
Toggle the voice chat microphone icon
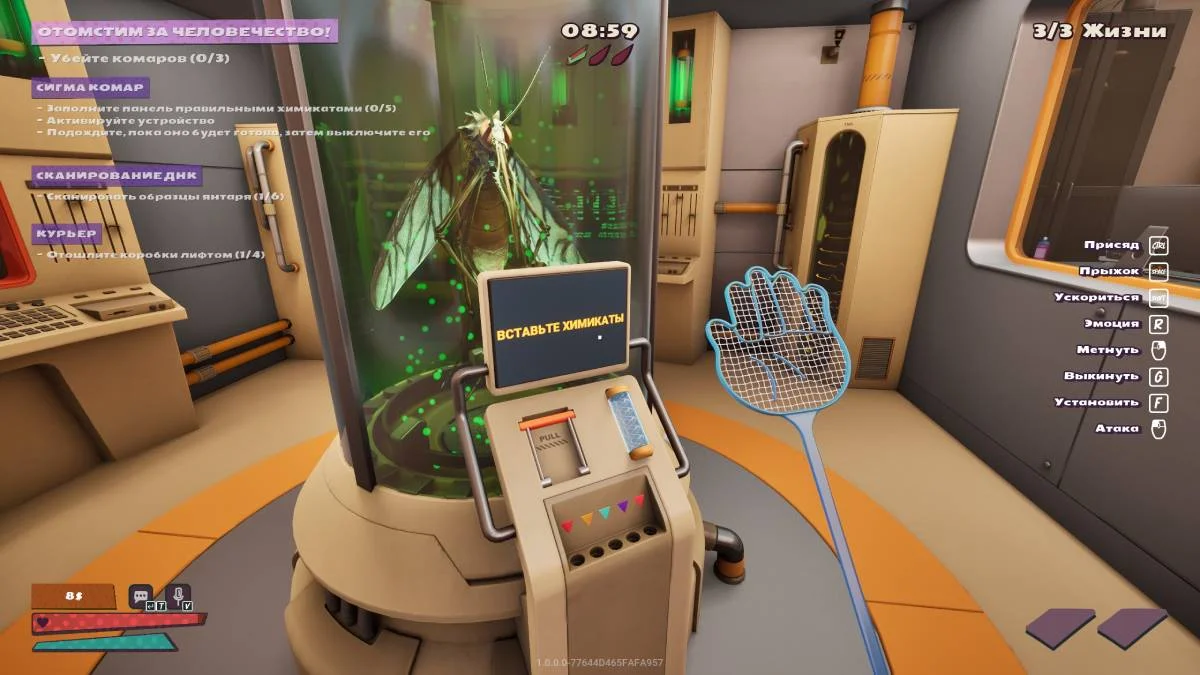177,596
